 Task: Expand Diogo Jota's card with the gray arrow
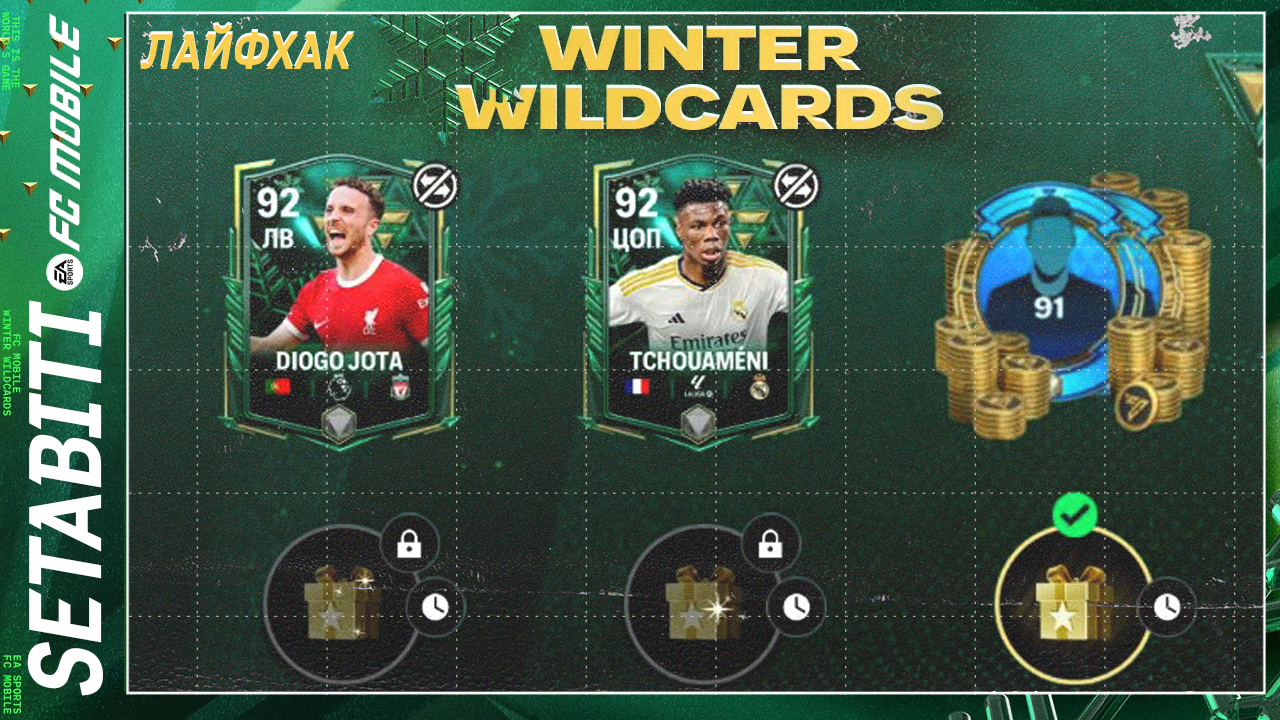pos(340,424)
